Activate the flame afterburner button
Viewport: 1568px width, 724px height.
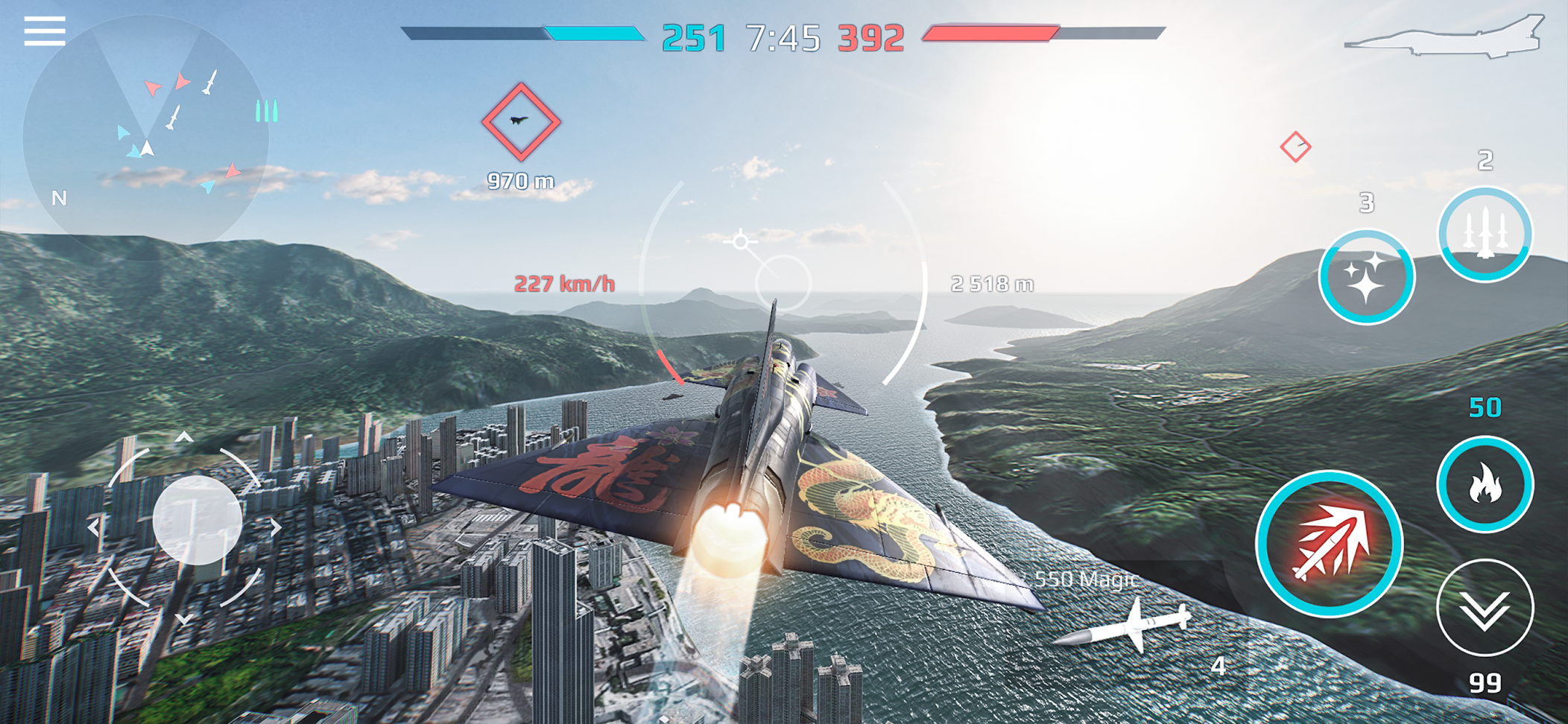pyautogui.click(x=1485, y=484)
